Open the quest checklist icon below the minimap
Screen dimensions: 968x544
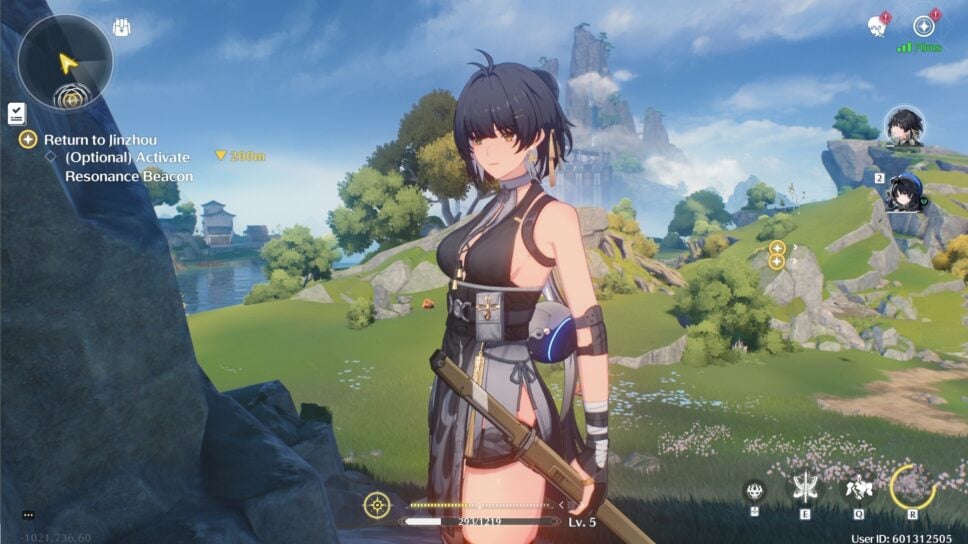tap(17, 114)
